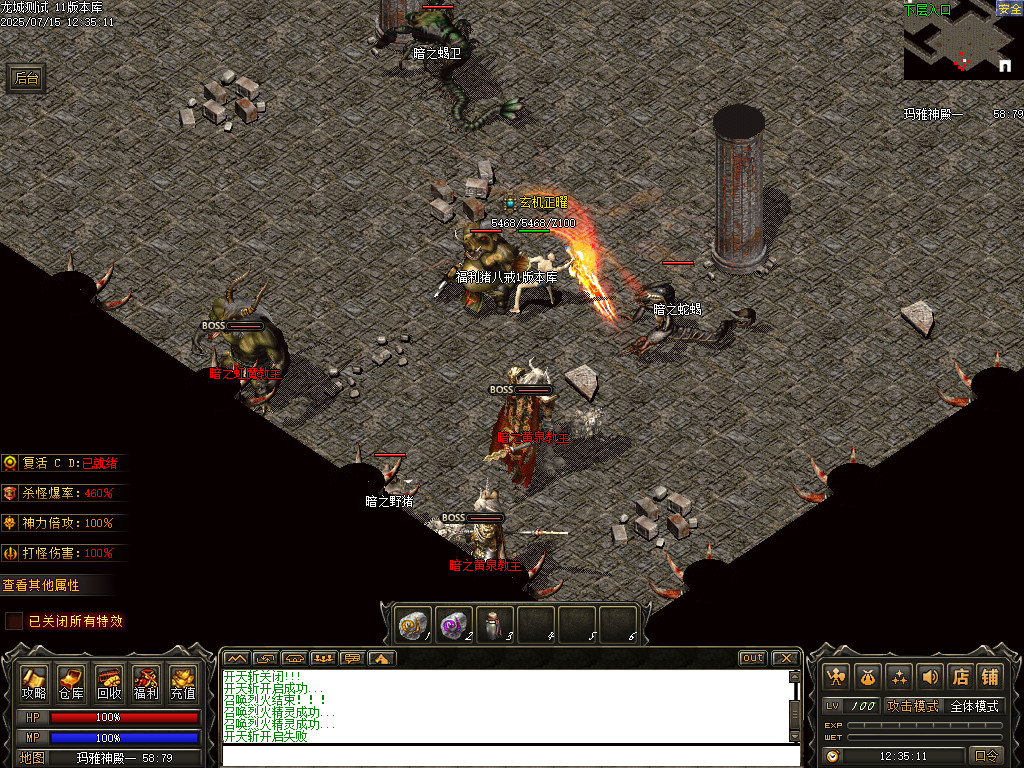Switch the 全体模式 attack mode
This screenshot has height=768, width=1024.
[x=974, y=706]
